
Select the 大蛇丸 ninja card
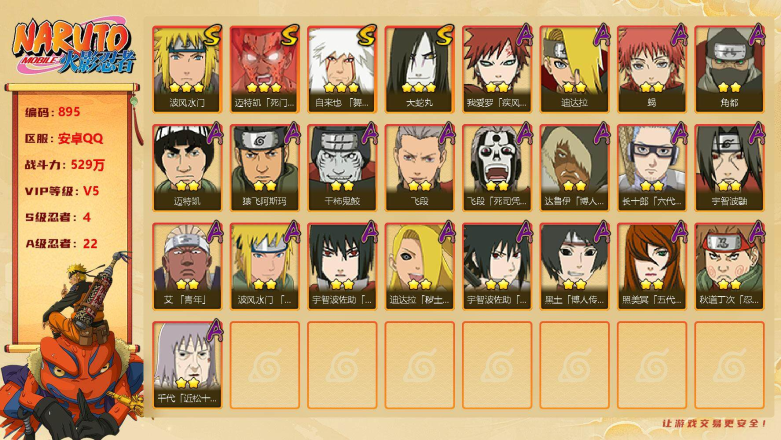point(419,66)
